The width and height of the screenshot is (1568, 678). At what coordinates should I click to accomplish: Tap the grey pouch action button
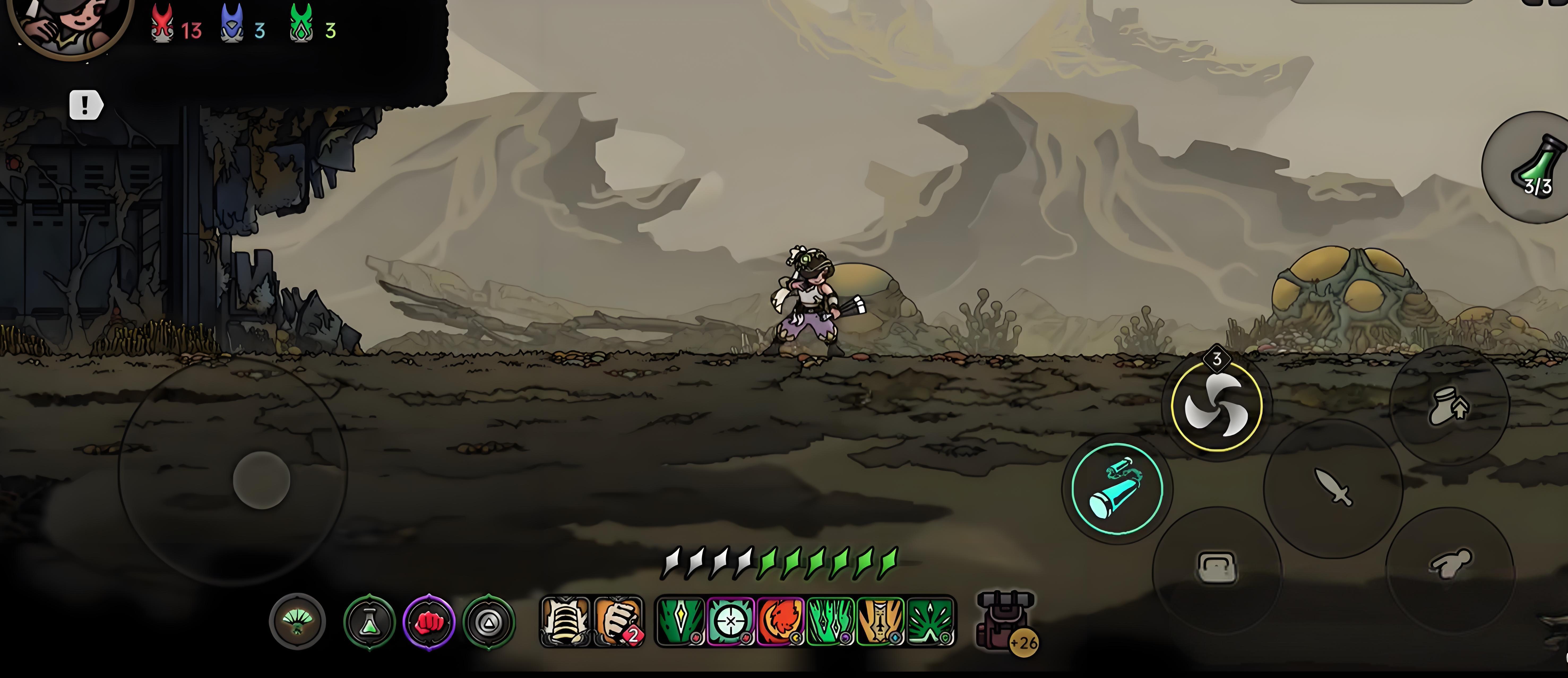1216,568
